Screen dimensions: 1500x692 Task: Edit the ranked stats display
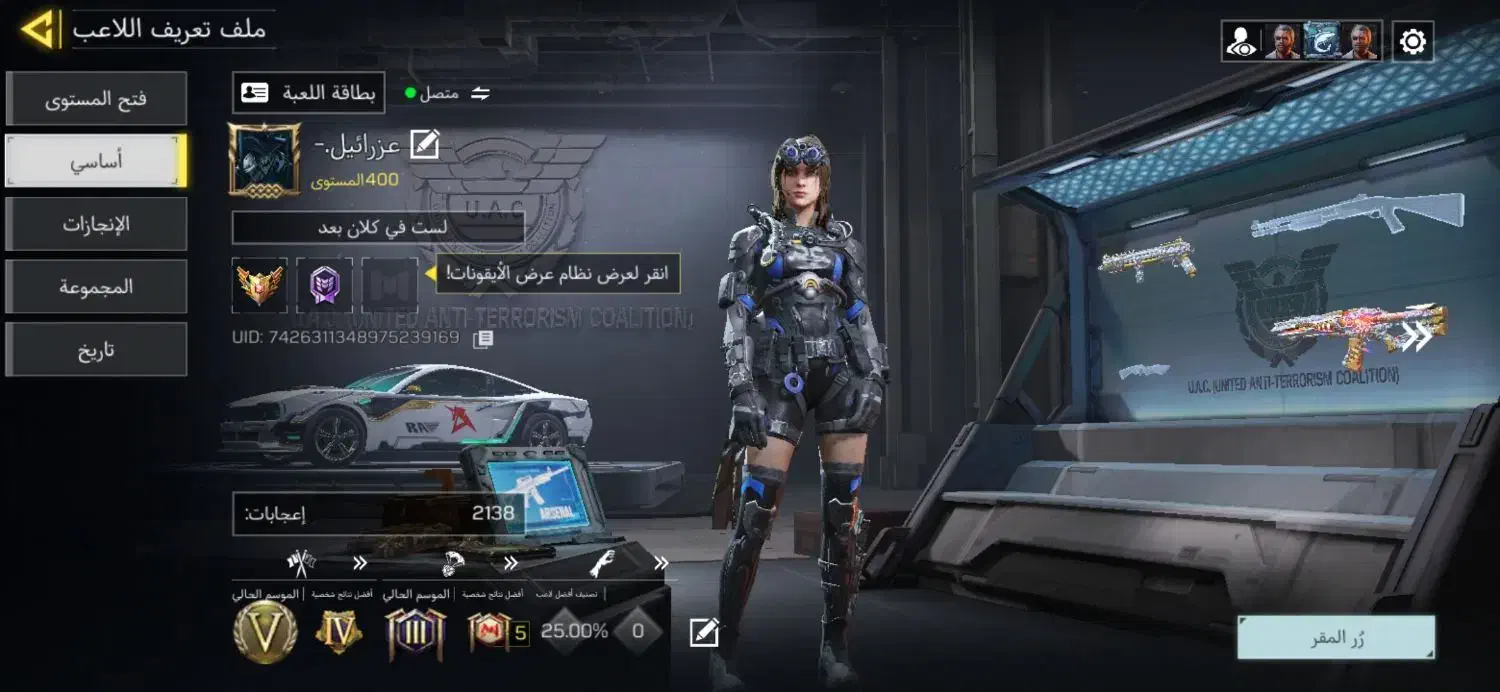coord(704,632)
